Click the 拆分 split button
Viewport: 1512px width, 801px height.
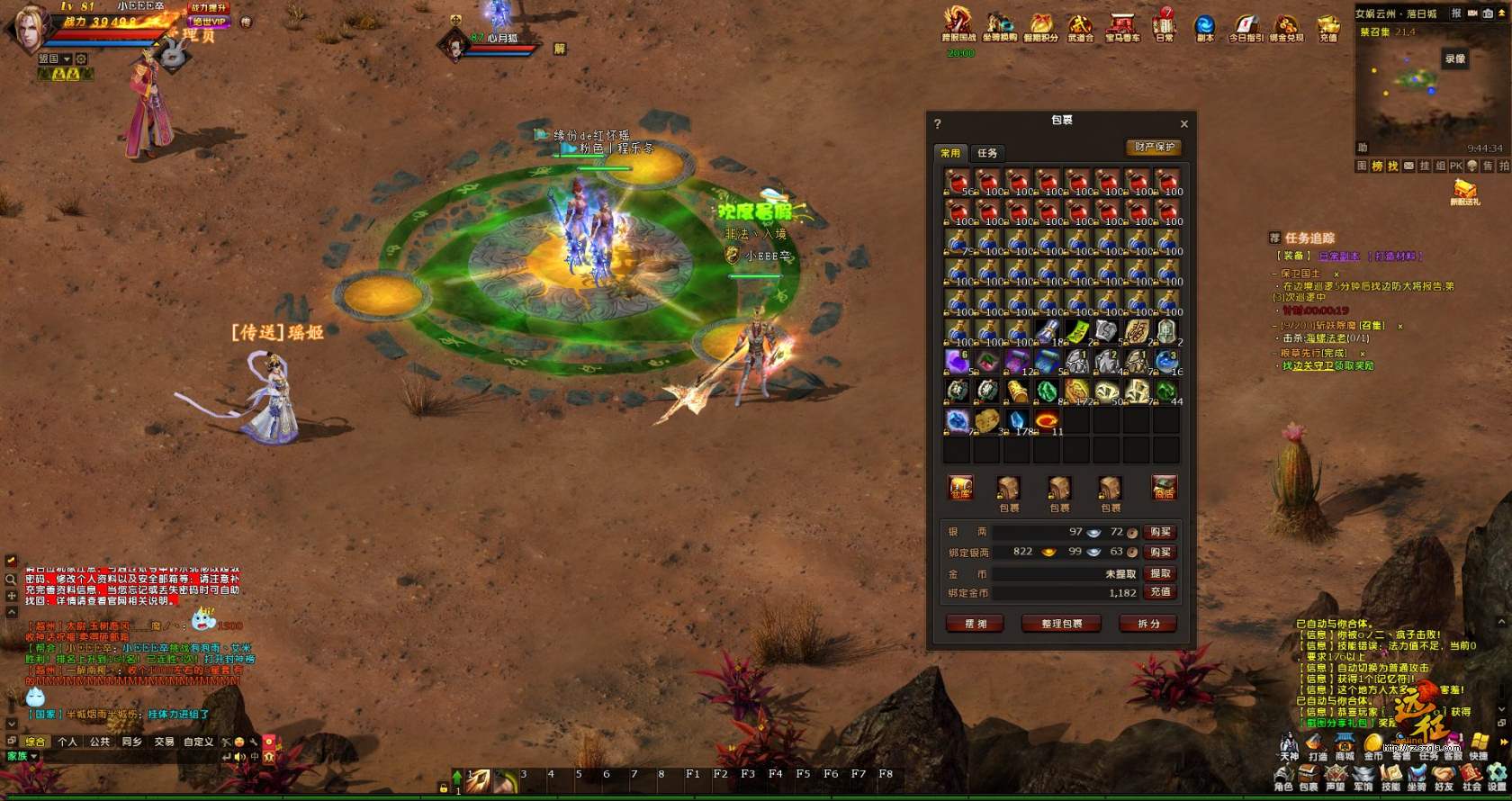pyautogui.click(x=1148, y=624)
